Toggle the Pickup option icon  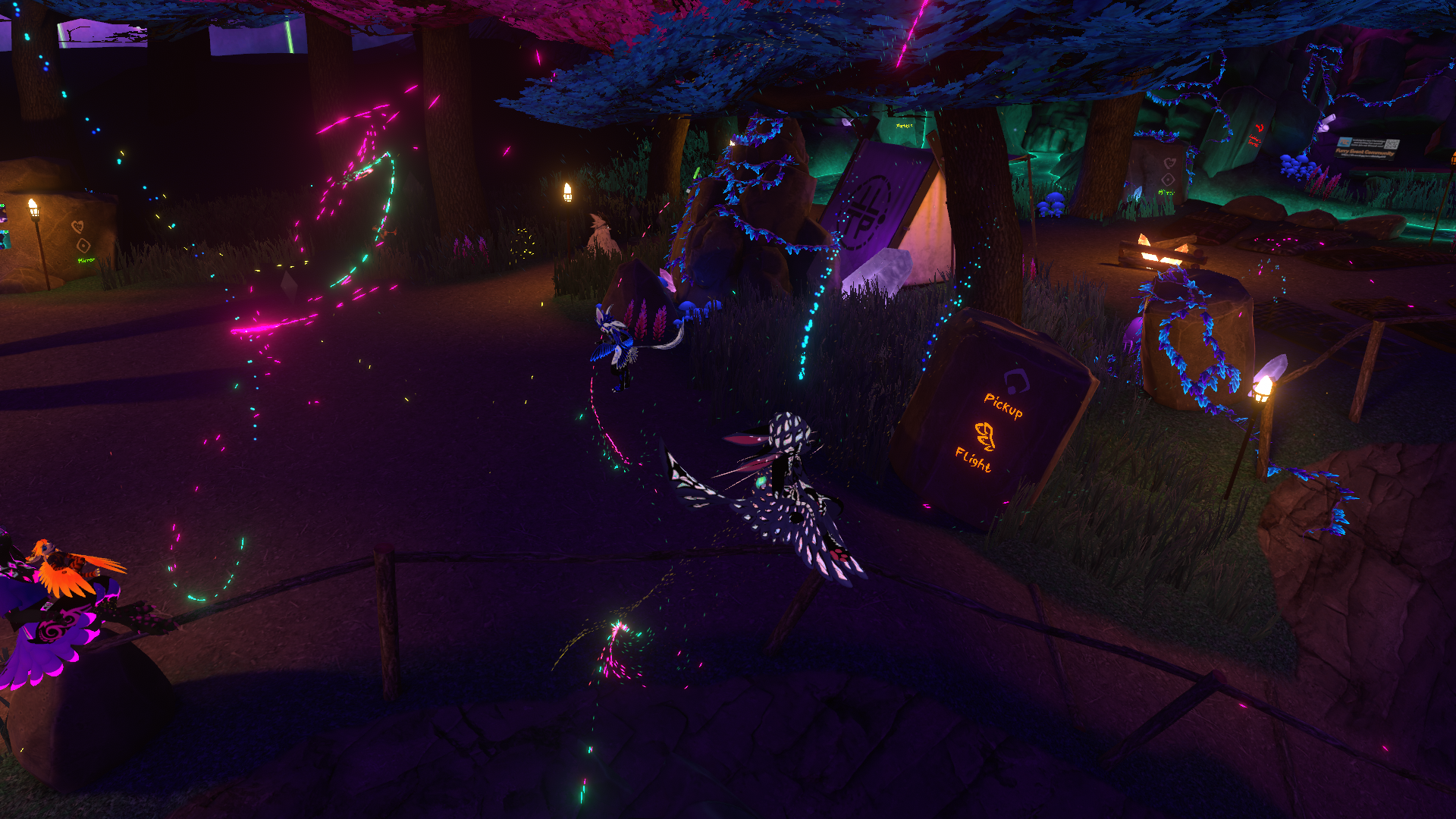[x=1015, y=381]
